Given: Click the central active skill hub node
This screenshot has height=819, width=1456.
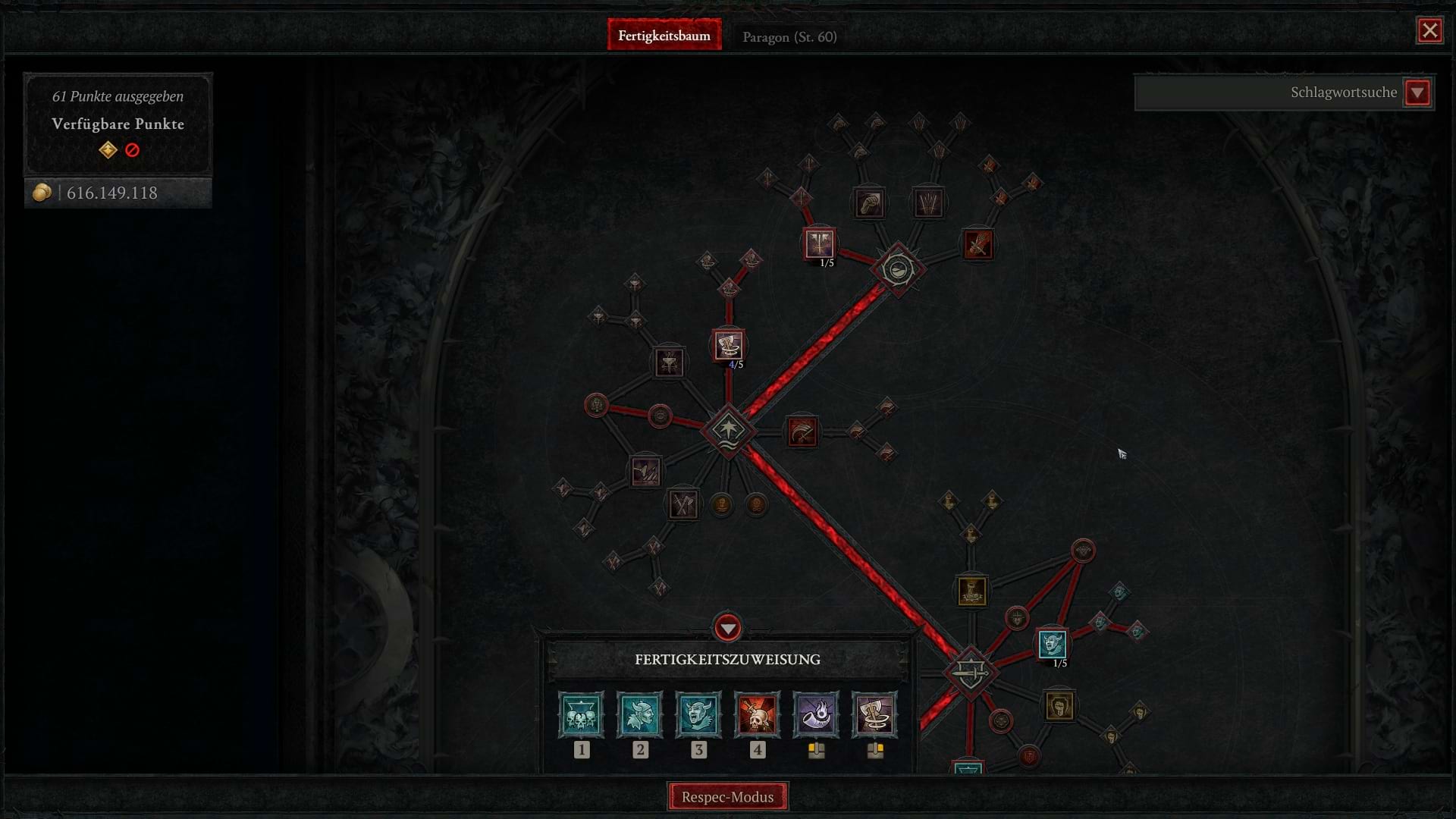Looking at the screenshot, I should [729, 430].
